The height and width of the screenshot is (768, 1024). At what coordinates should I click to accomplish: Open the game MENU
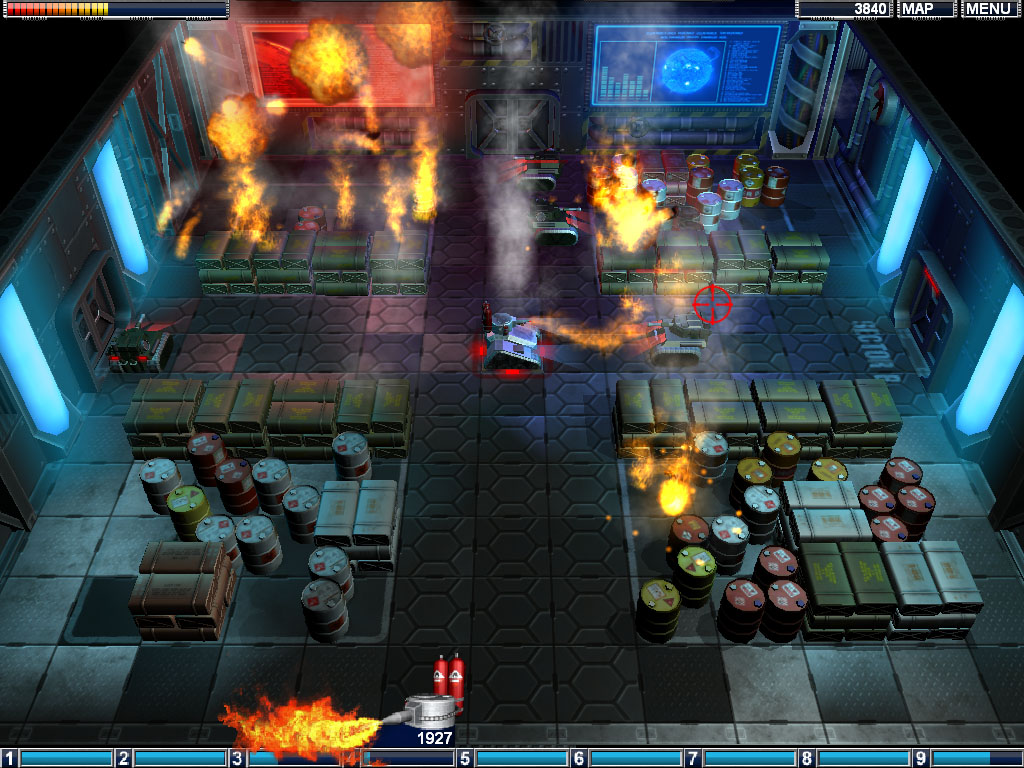tap(989, 9)
